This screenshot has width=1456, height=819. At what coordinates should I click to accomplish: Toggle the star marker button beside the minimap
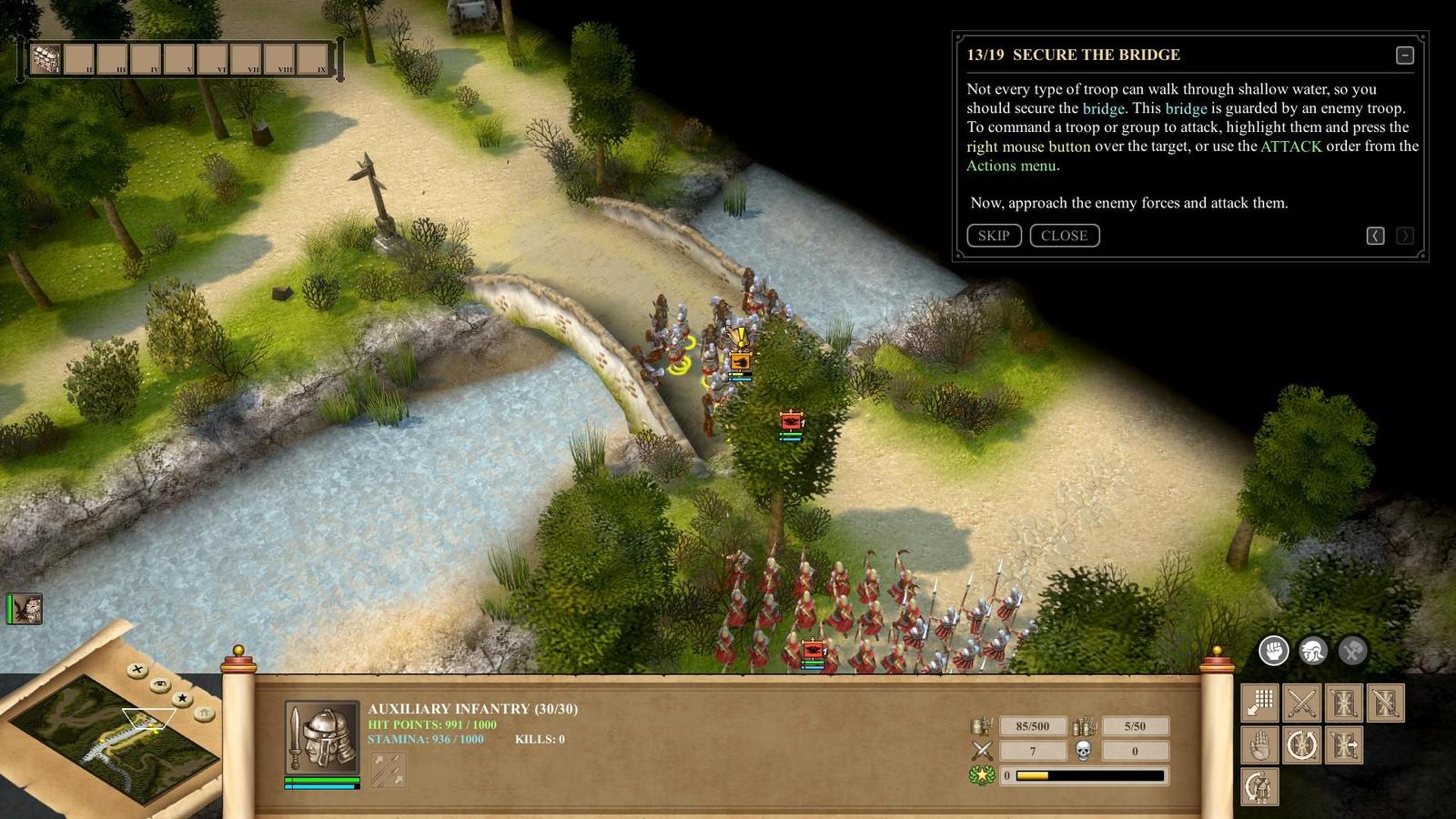[182, 698]
